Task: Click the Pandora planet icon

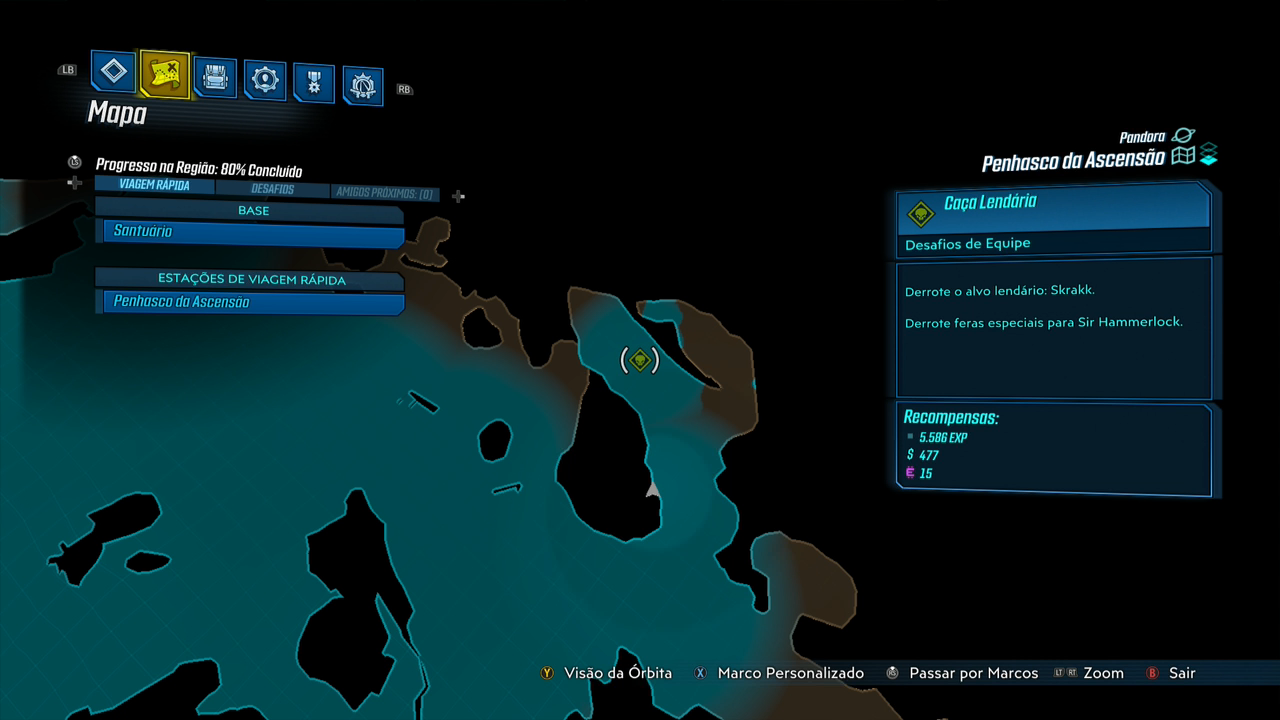Action: tap(1184, 135)
